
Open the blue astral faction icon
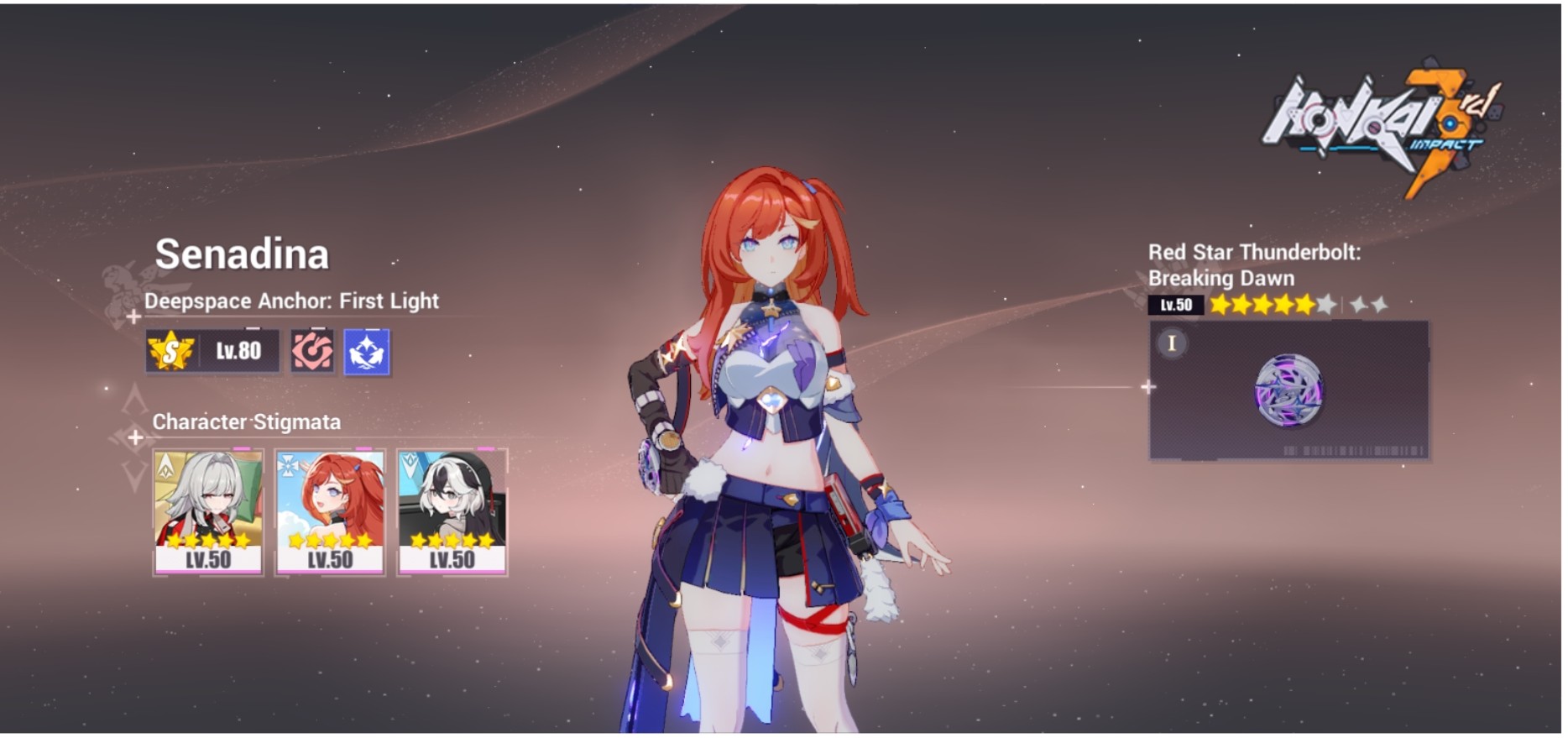(x=367, y=352)
